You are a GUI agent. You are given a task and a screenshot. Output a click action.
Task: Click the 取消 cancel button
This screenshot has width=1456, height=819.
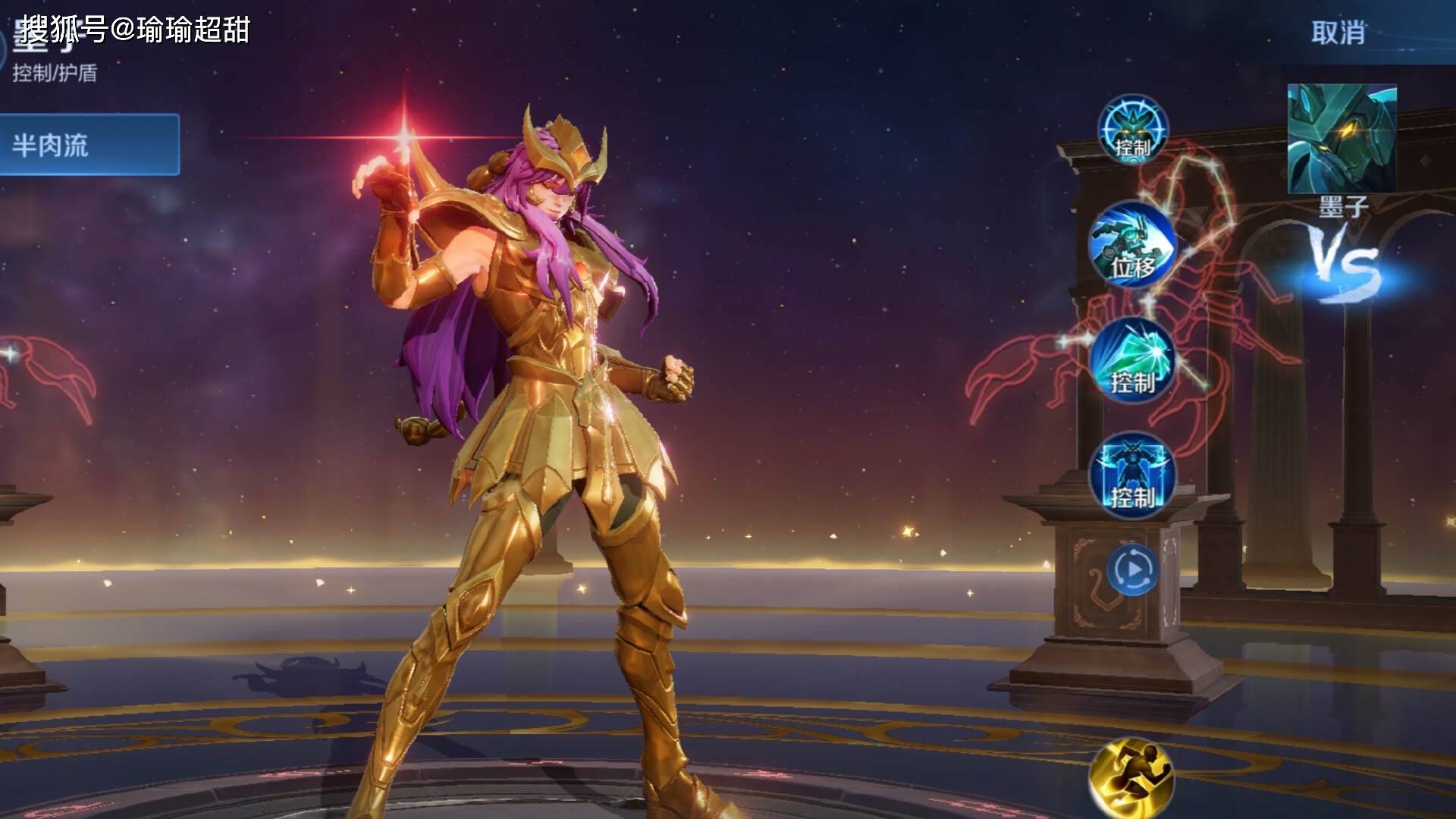pyautogui.click(x=1338, y=33)
